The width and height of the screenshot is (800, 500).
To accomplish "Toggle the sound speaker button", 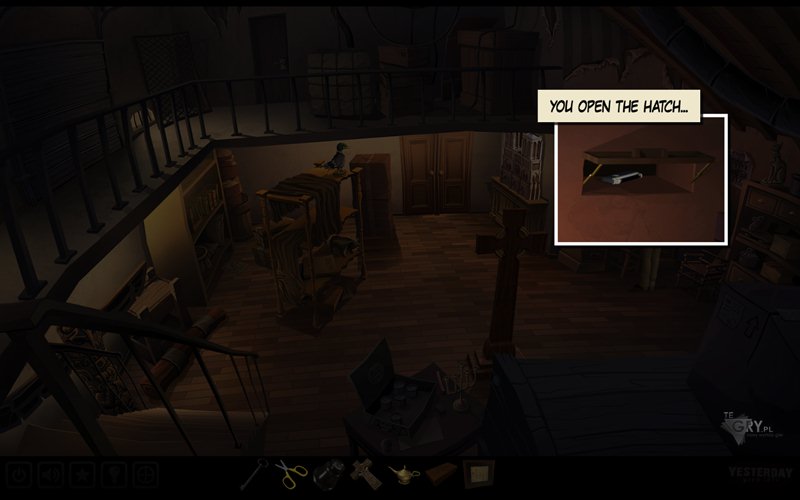I will (x=51, y=474).
